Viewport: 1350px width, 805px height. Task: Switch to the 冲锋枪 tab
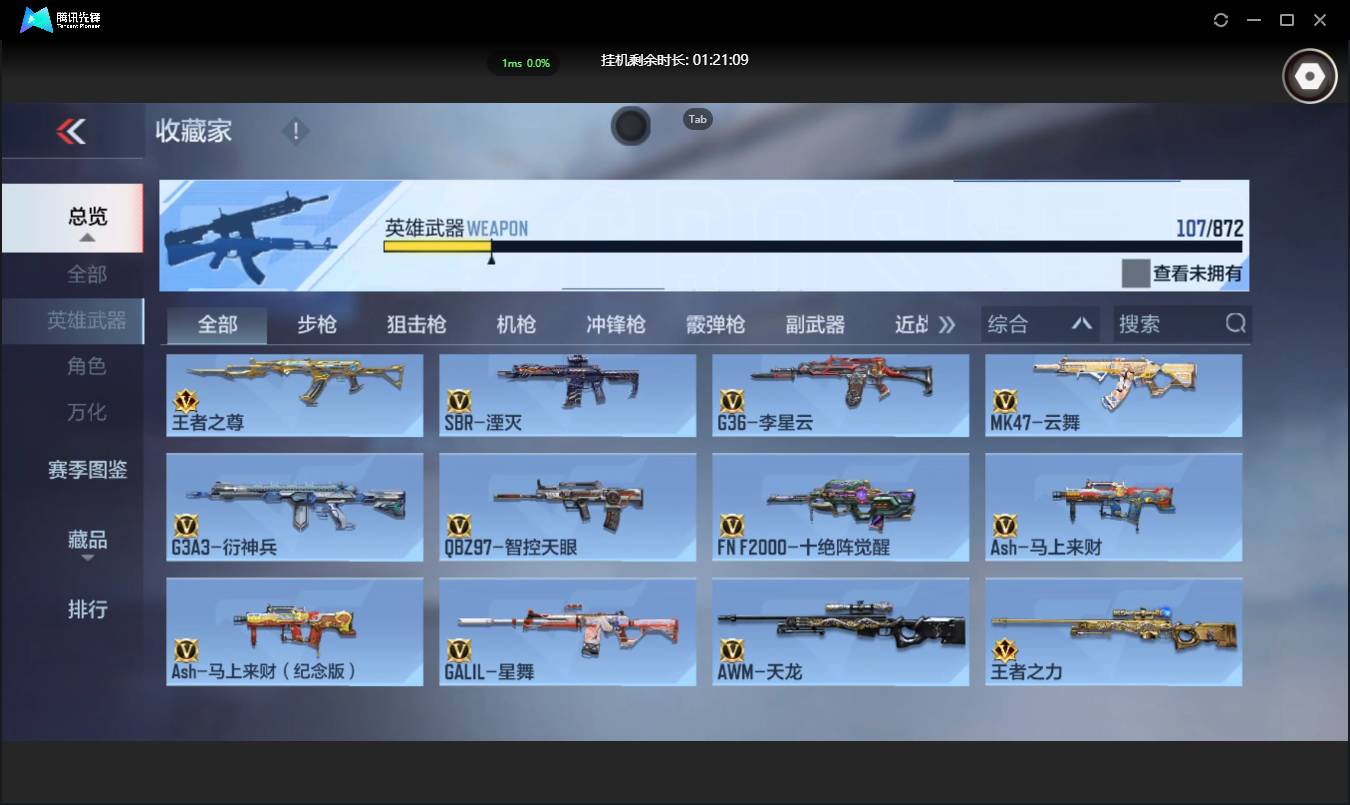click(615, 324)
